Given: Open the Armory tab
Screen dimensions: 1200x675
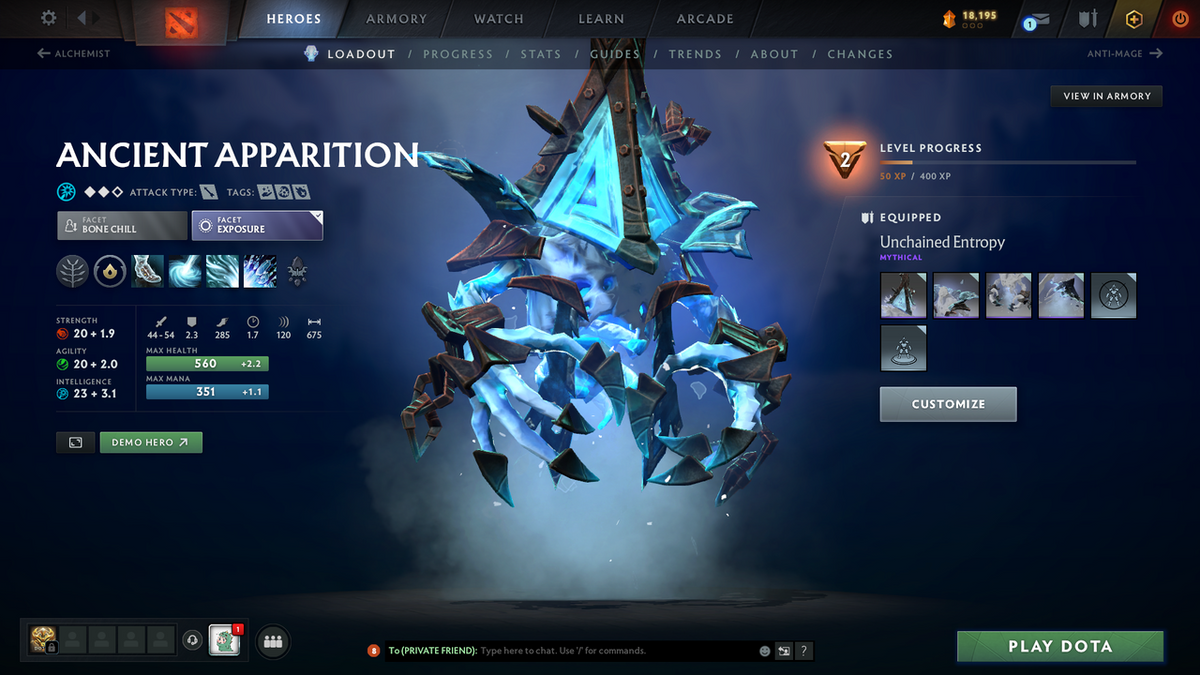Looking at the screenshot, I should (x=397, y=19).
